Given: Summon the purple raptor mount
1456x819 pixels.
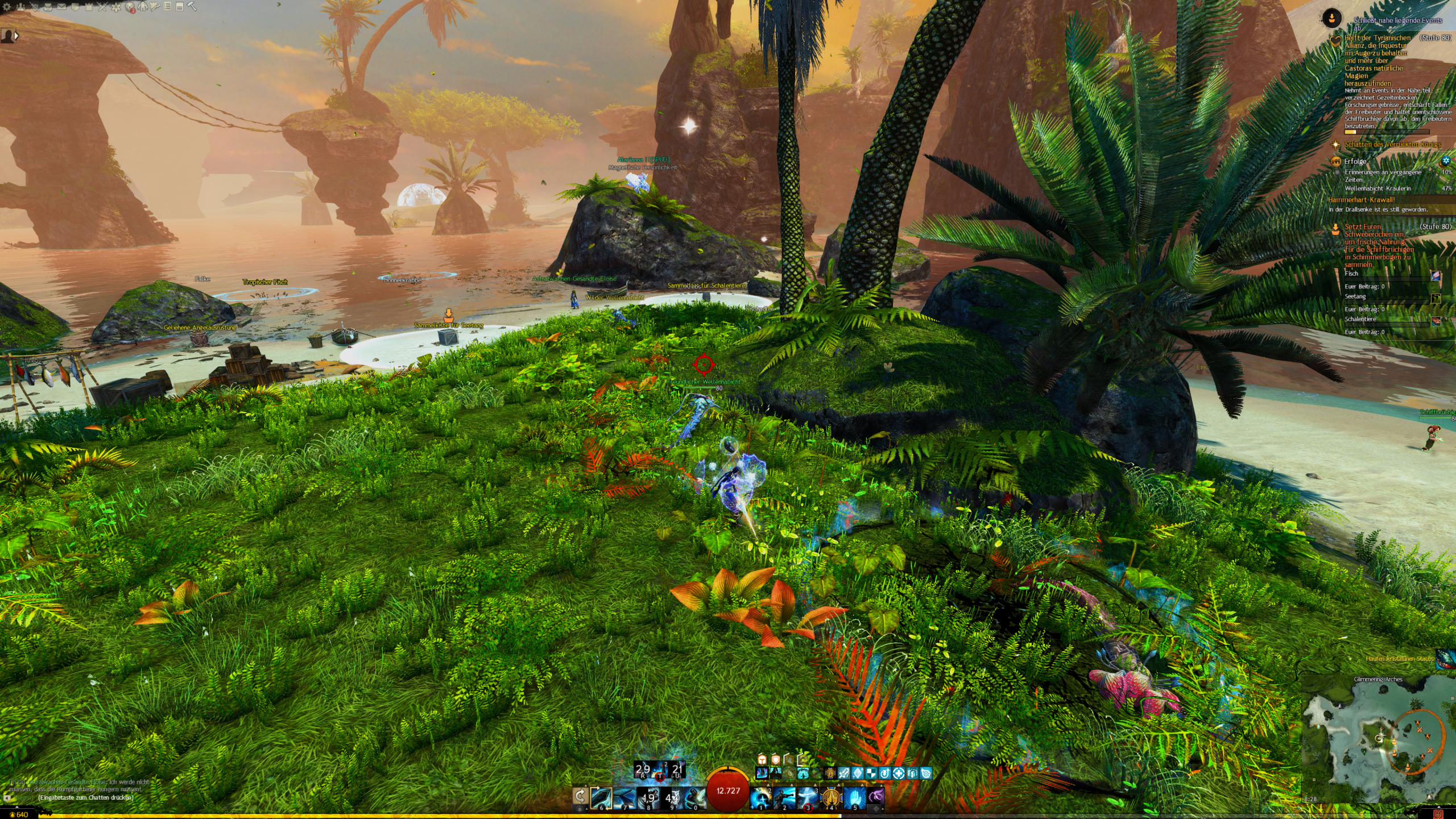Looking at the screenshot, I should (876, 797).
